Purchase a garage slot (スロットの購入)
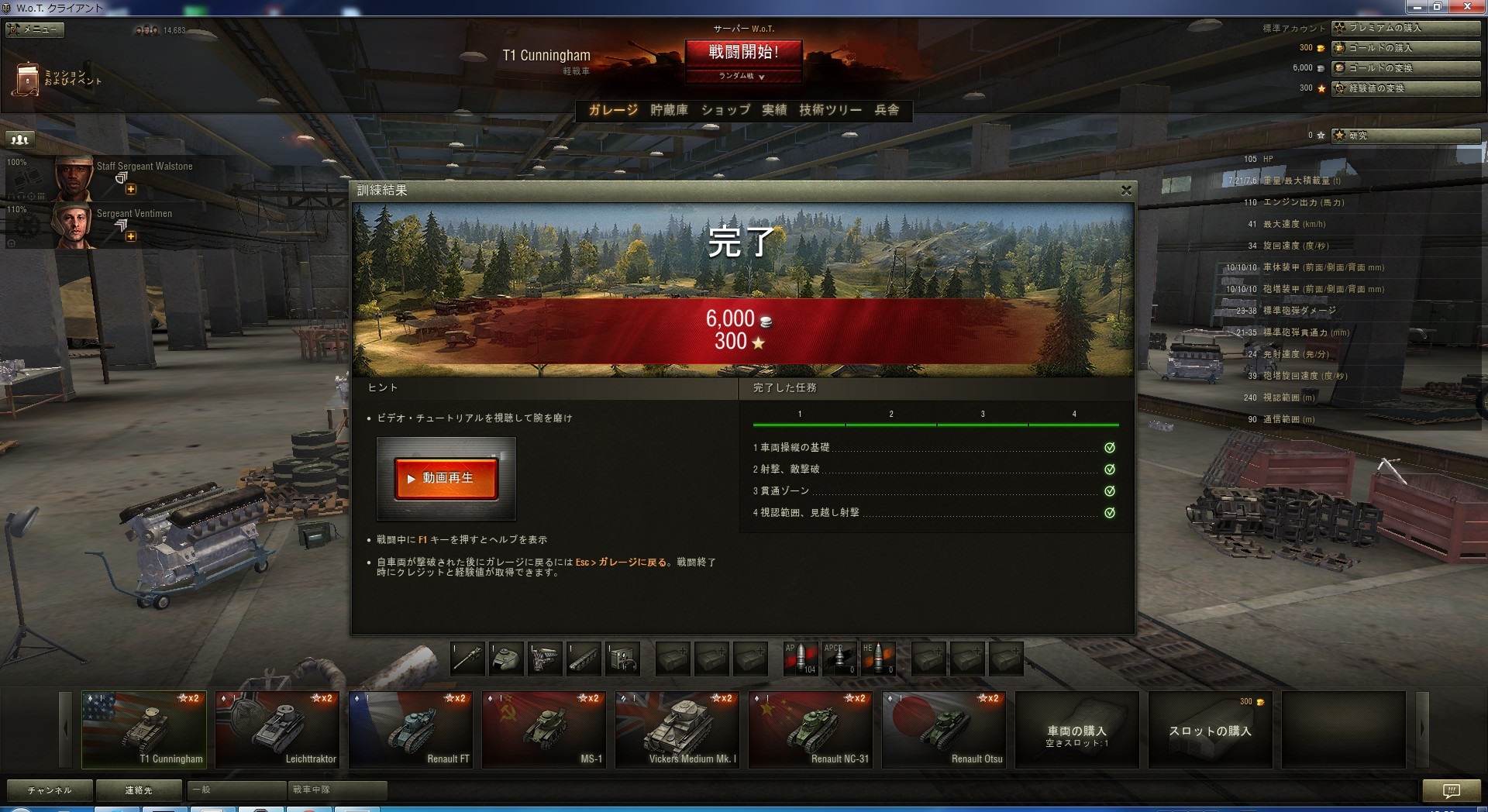 coord(1210,731)
